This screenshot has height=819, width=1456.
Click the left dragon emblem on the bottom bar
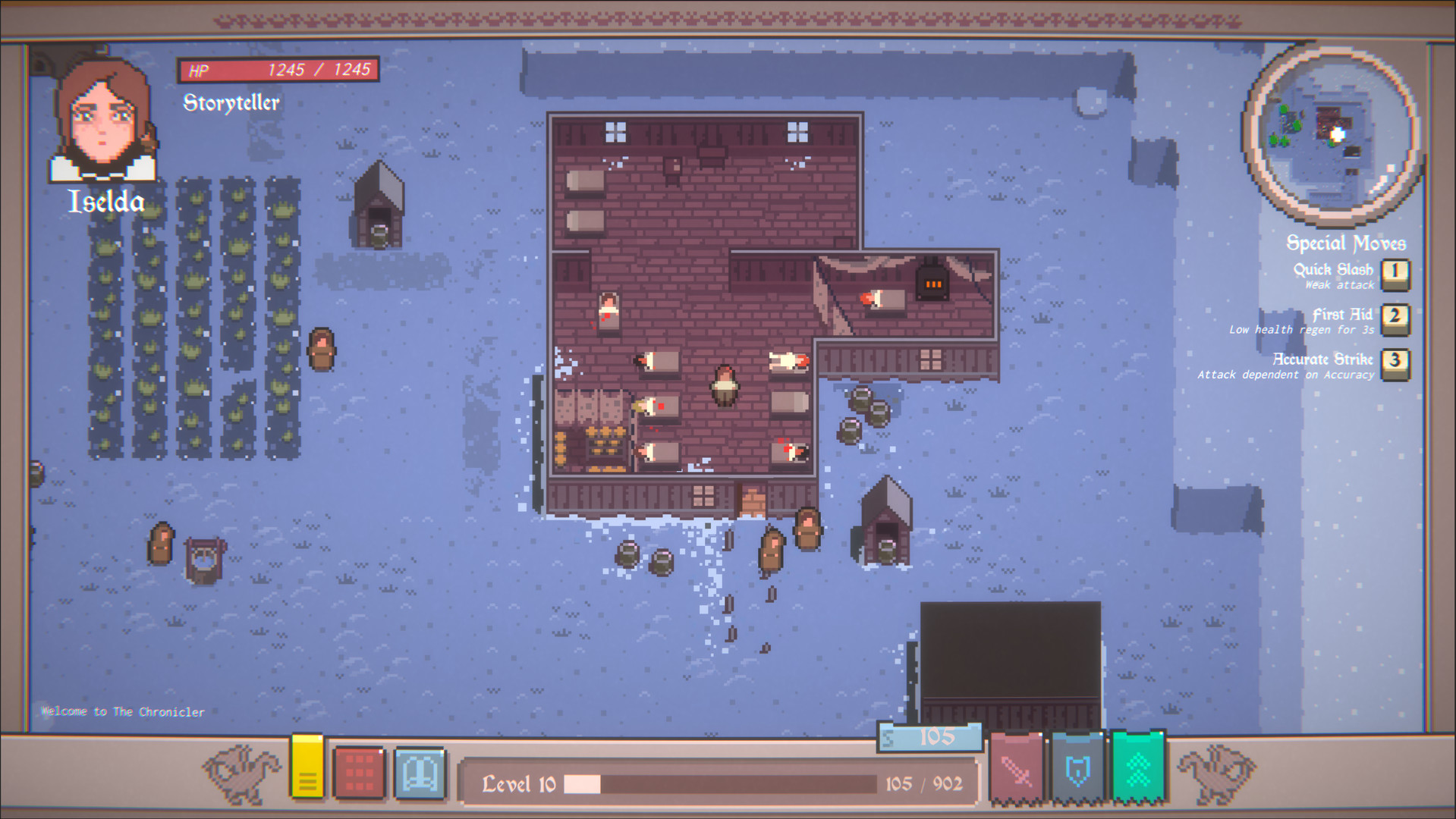pyautogui.click(x=241, y=771)
